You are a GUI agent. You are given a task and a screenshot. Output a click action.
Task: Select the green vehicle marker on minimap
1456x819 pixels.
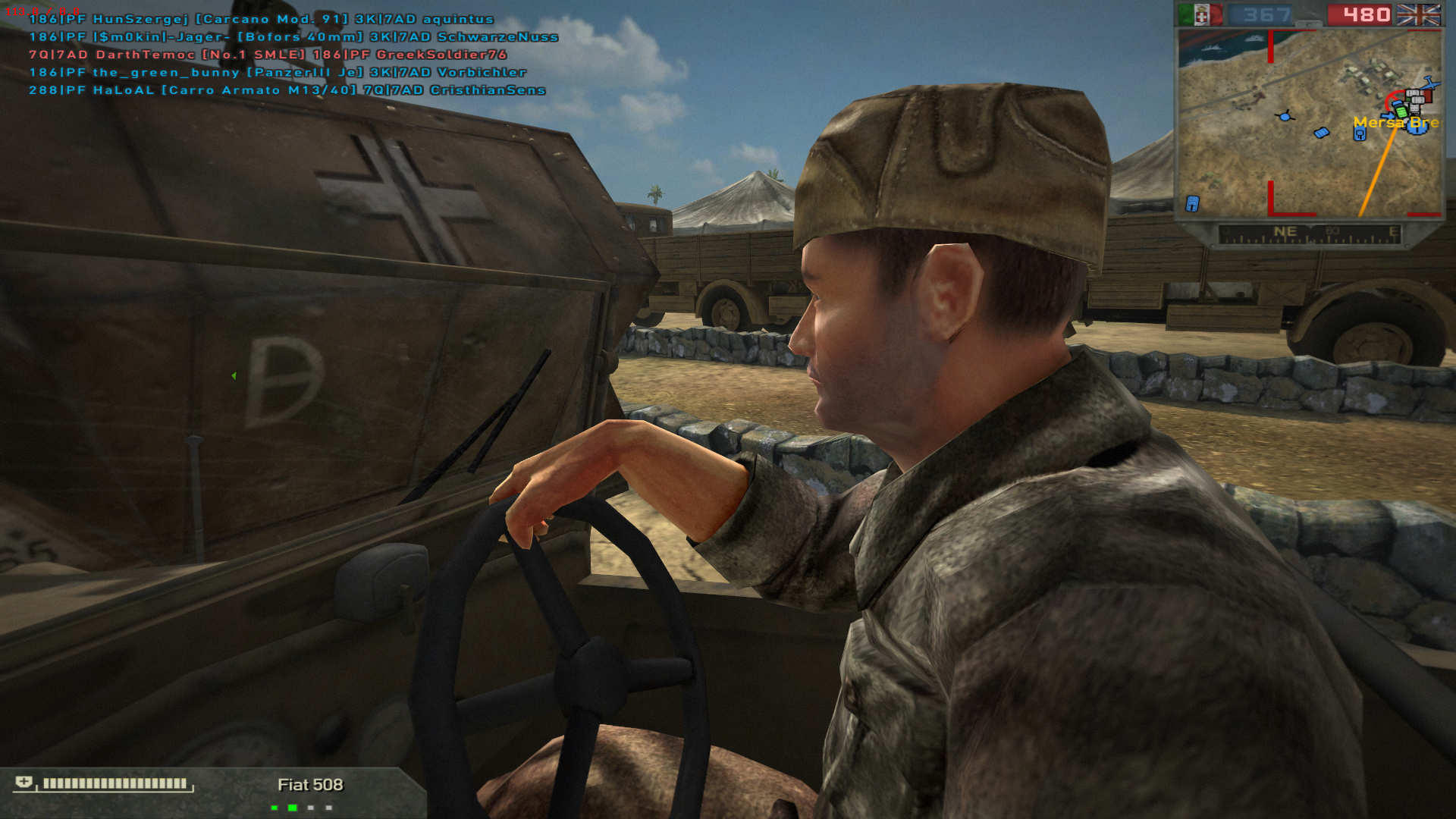pyautogui.click(x=1401, y=111)
